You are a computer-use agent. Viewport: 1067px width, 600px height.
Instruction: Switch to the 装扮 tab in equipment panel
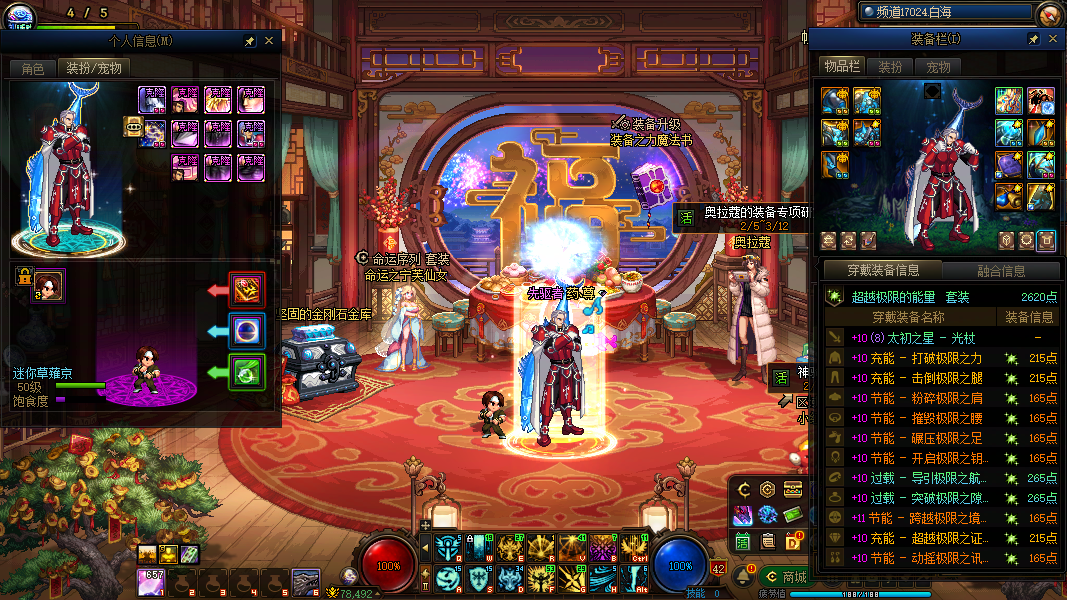890,67
